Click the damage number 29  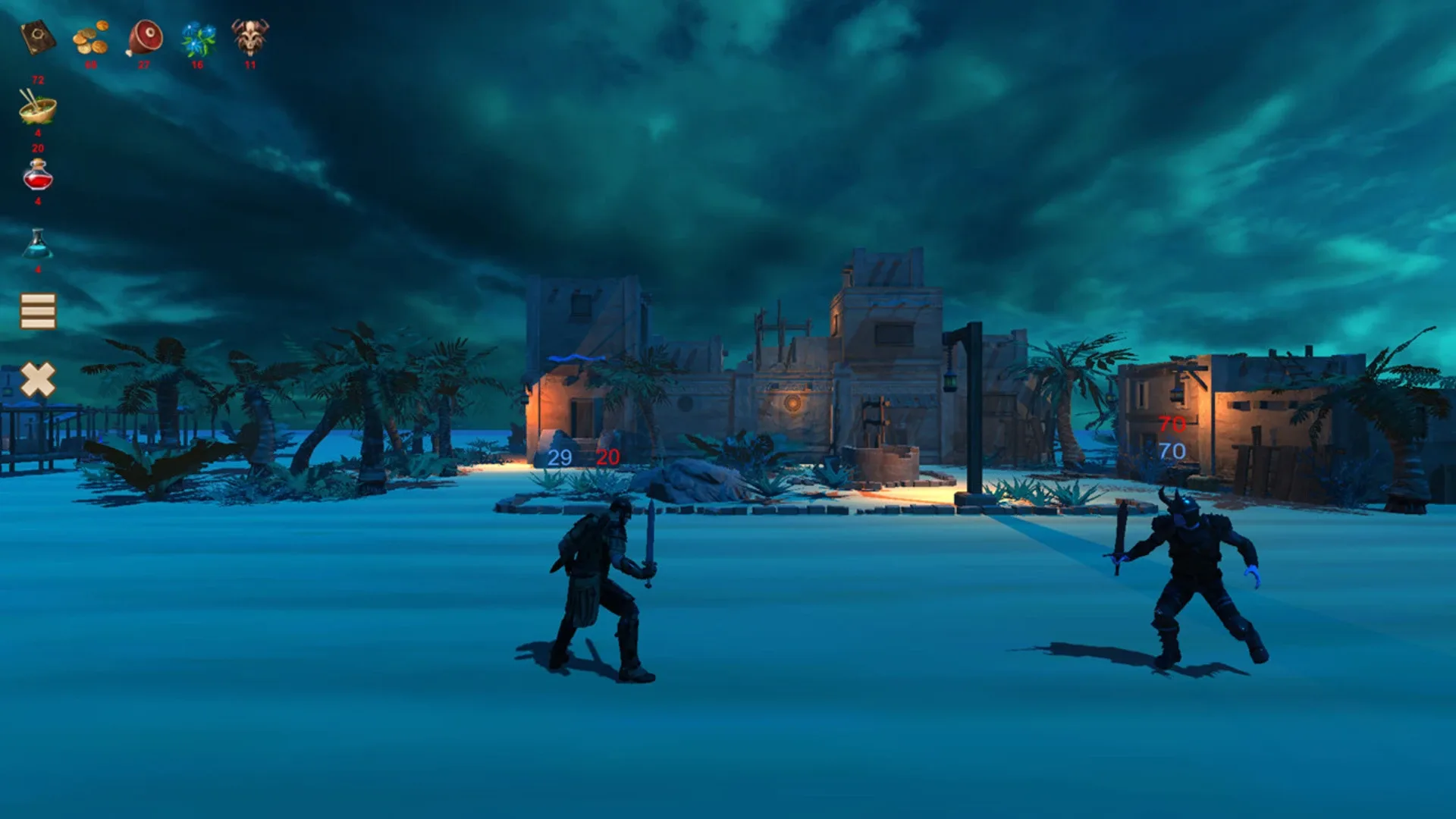tap(560, 457)
